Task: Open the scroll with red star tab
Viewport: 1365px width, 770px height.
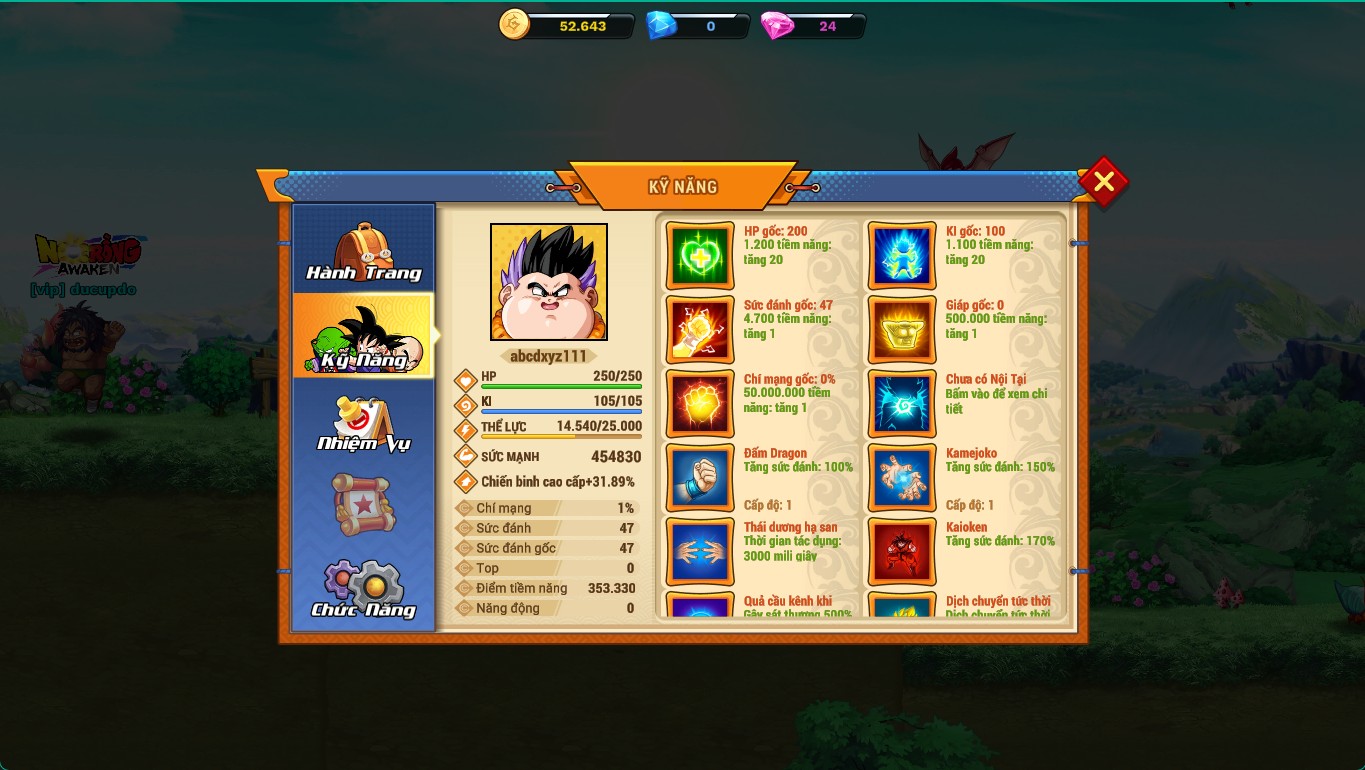Action: (x=363, y=505)
